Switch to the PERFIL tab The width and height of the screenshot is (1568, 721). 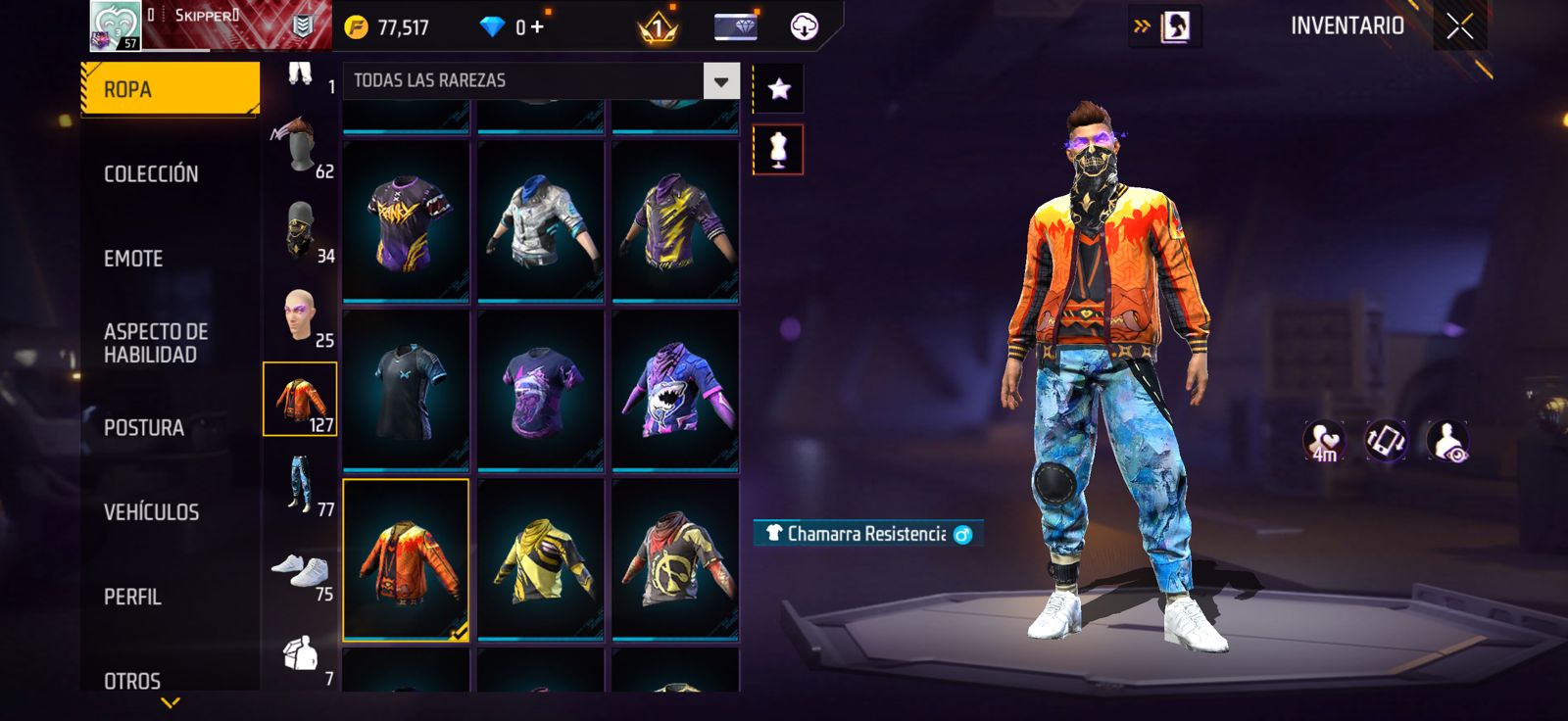tap(132, 597)
